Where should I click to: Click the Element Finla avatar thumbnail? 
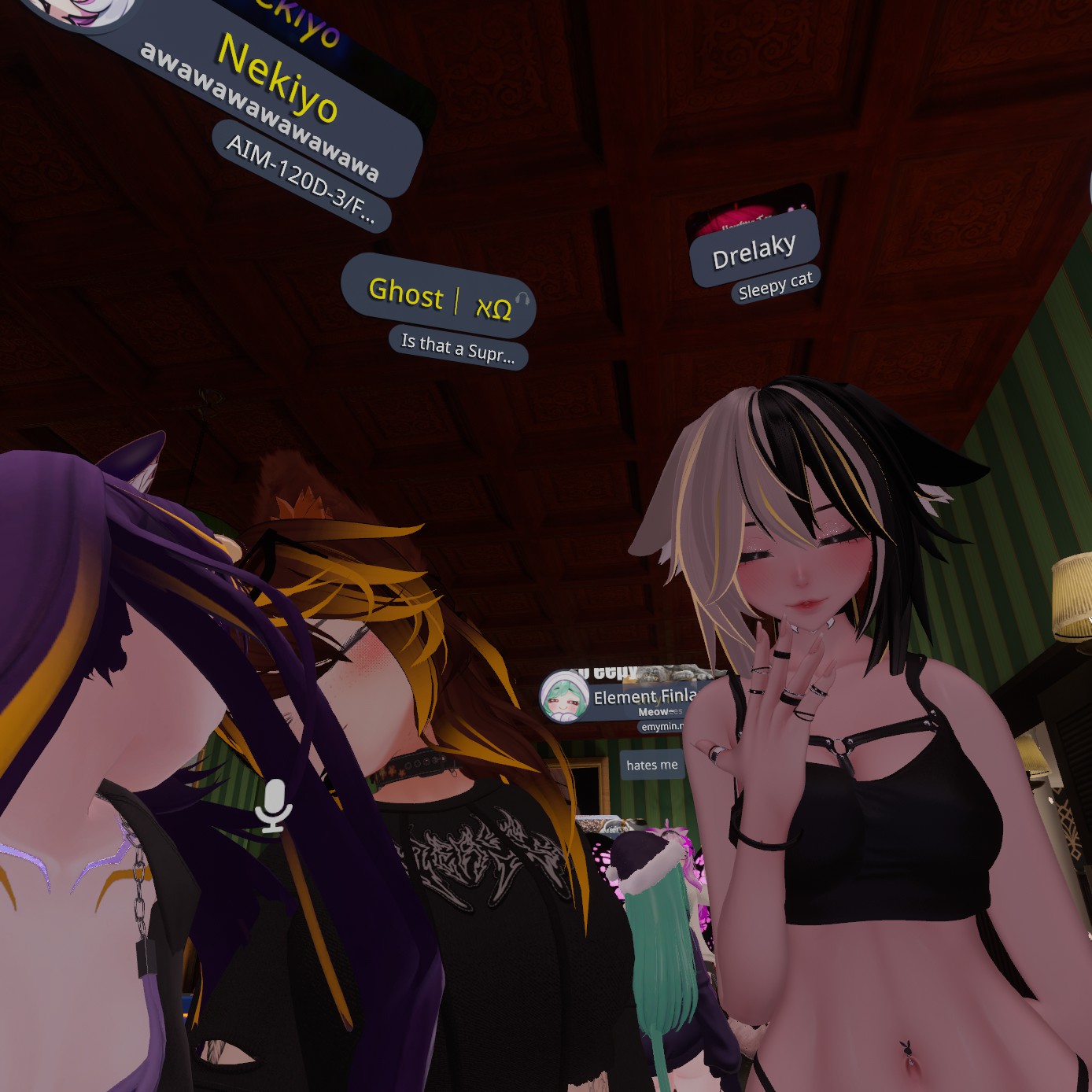click(563, 696)
